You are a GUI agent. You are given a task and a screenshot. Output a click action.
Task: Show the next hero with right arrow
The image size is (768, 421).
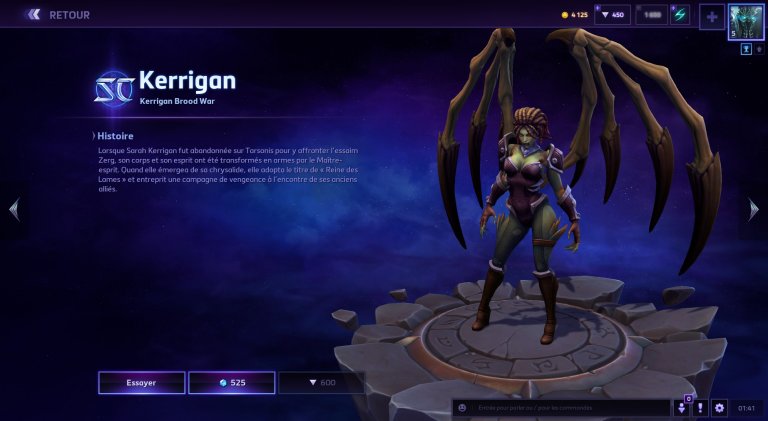click(754, 209)
